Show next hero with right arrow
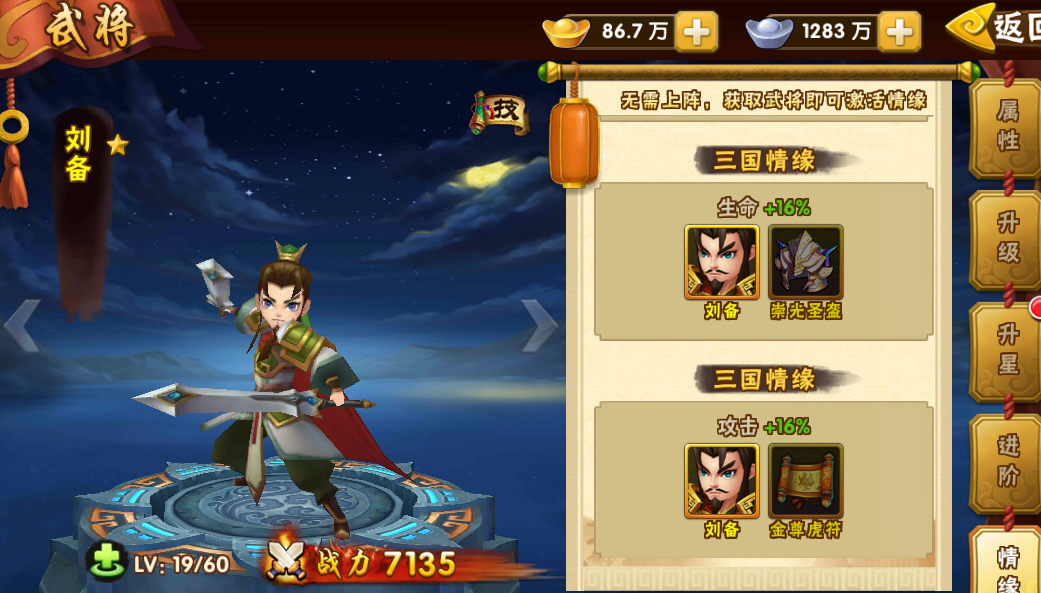1041x593 pixels. 541,326
